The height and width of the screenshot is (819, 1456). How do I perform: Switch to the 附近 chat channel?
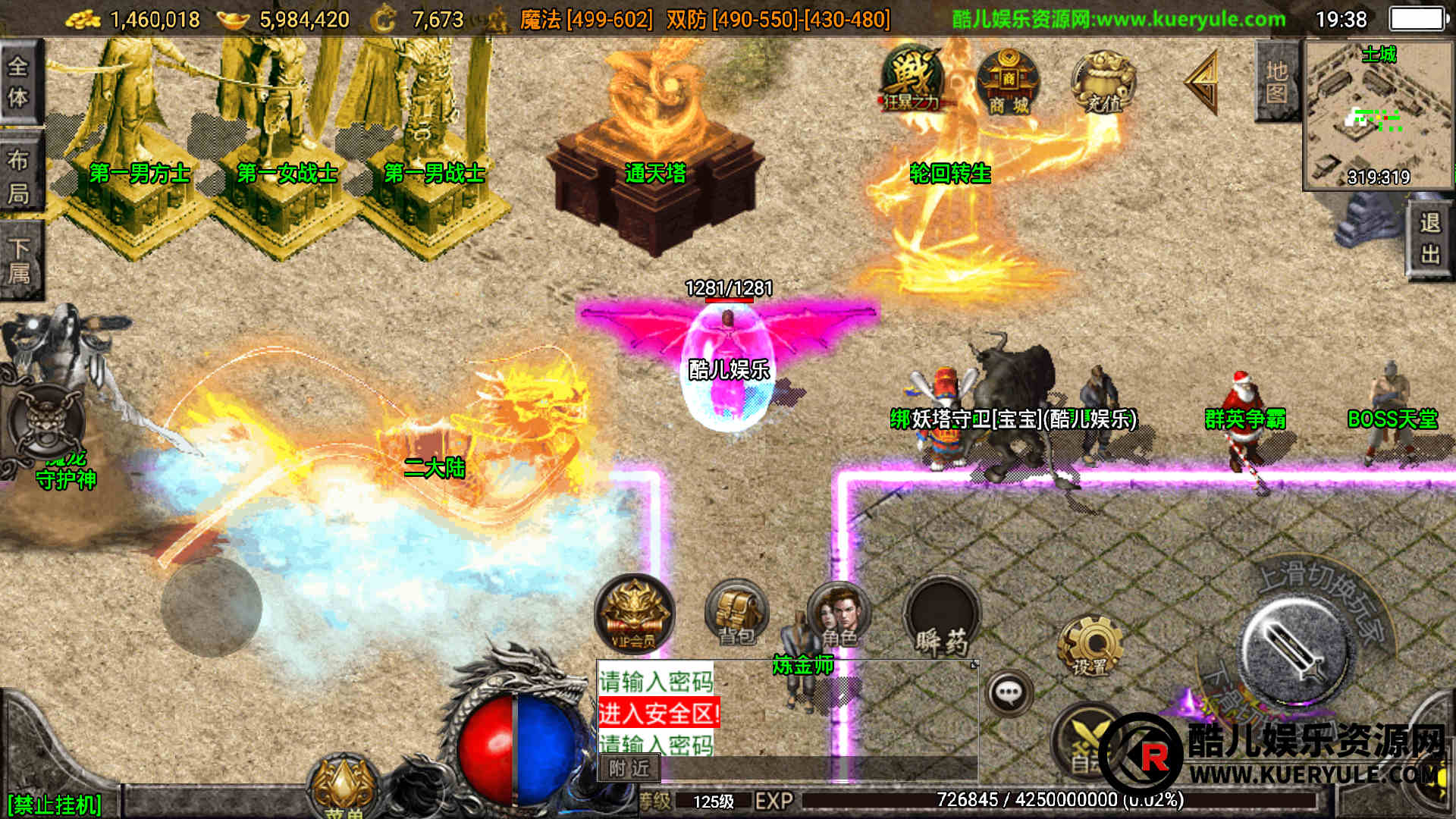coord(629,768)
